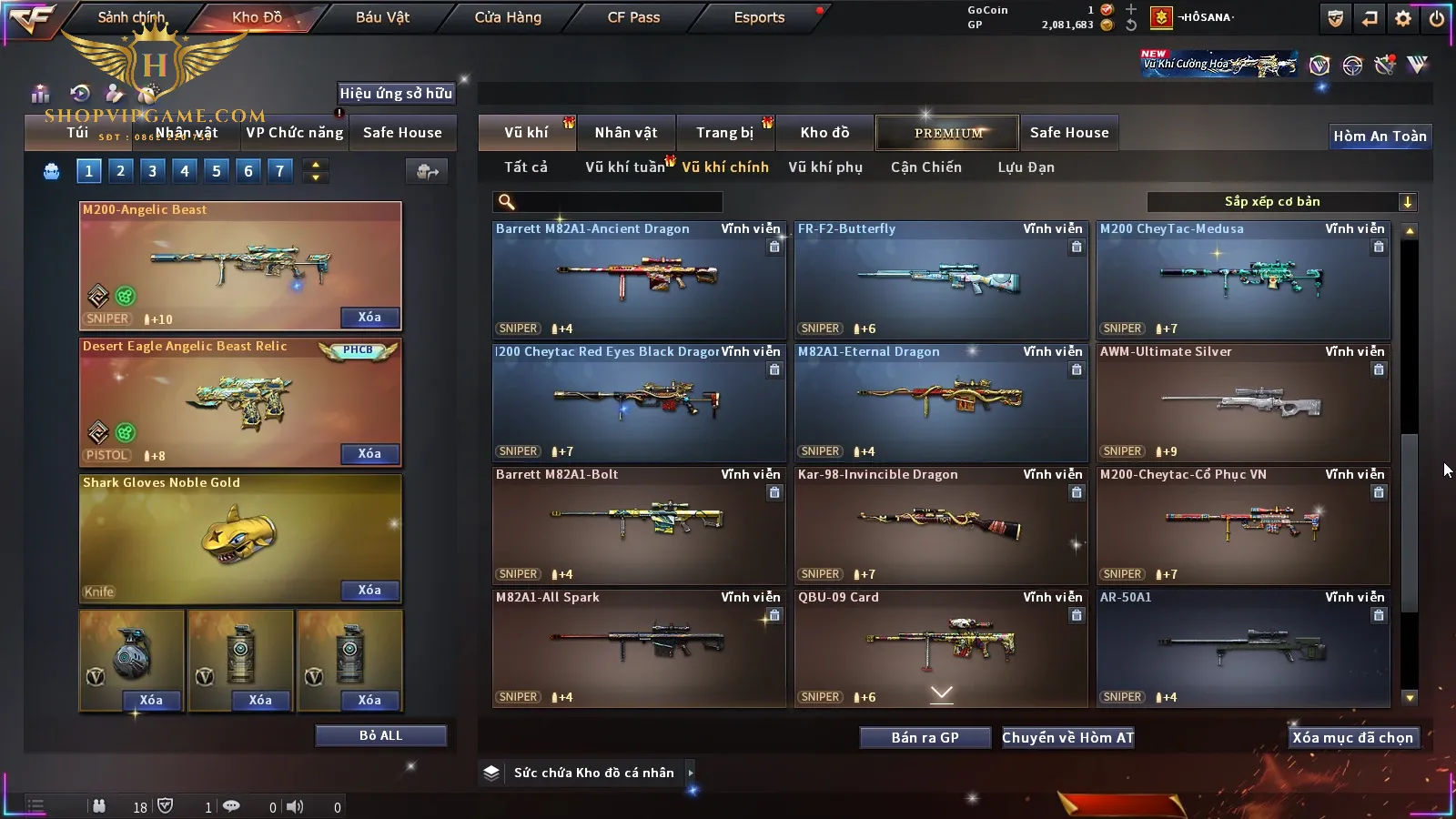Open the Báu Vật menu
Image resolution: width=1456 pixels, height=819 pixels.
point(382,17)
